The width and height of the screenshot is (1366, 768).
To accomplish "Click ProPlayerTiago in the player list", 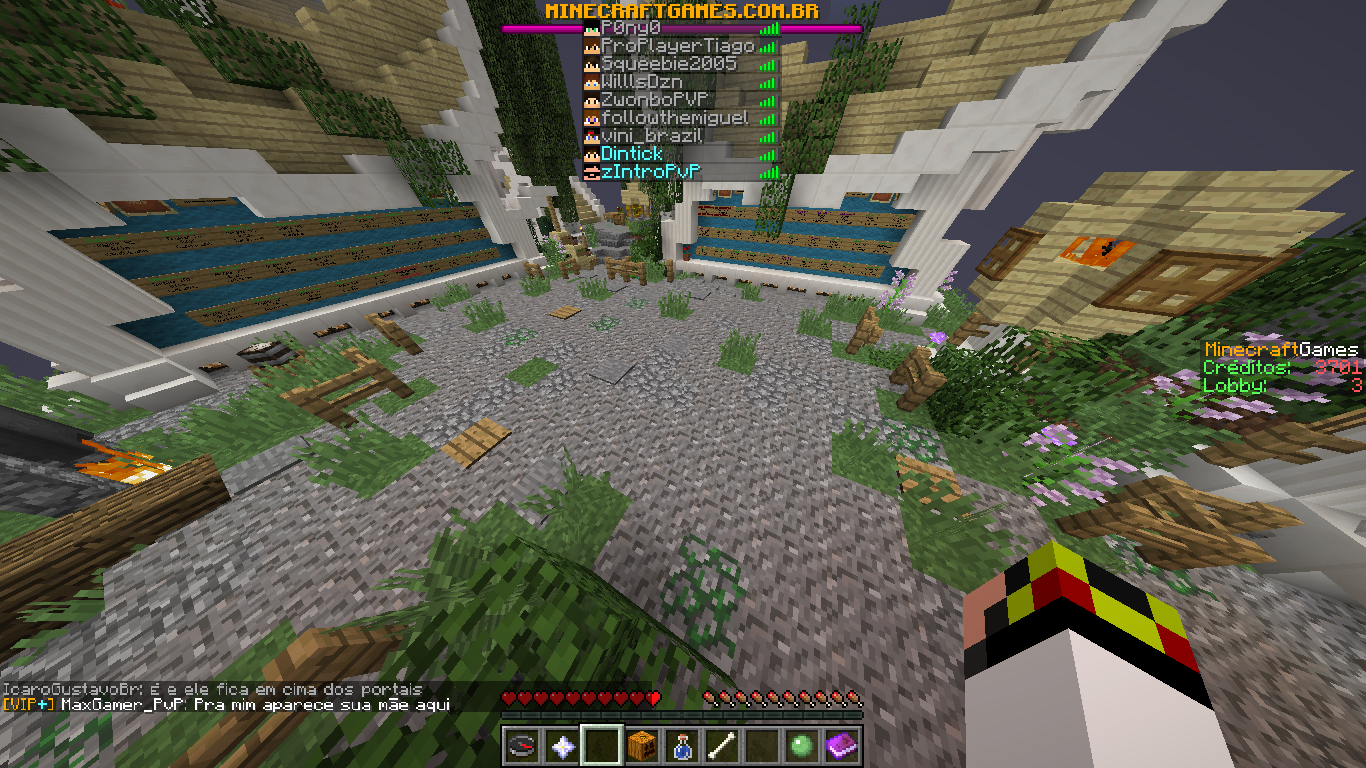I will pyautogui.click(x=677, y=46).
